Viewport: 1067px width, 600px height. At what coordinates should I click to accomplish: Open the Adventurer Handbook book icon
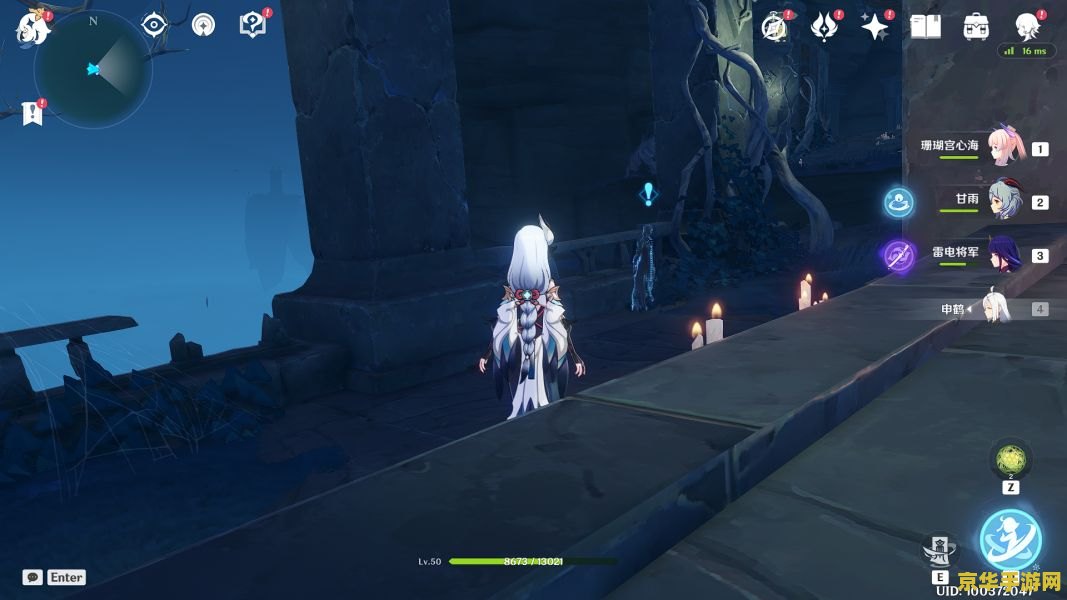(x=926, y=27)
